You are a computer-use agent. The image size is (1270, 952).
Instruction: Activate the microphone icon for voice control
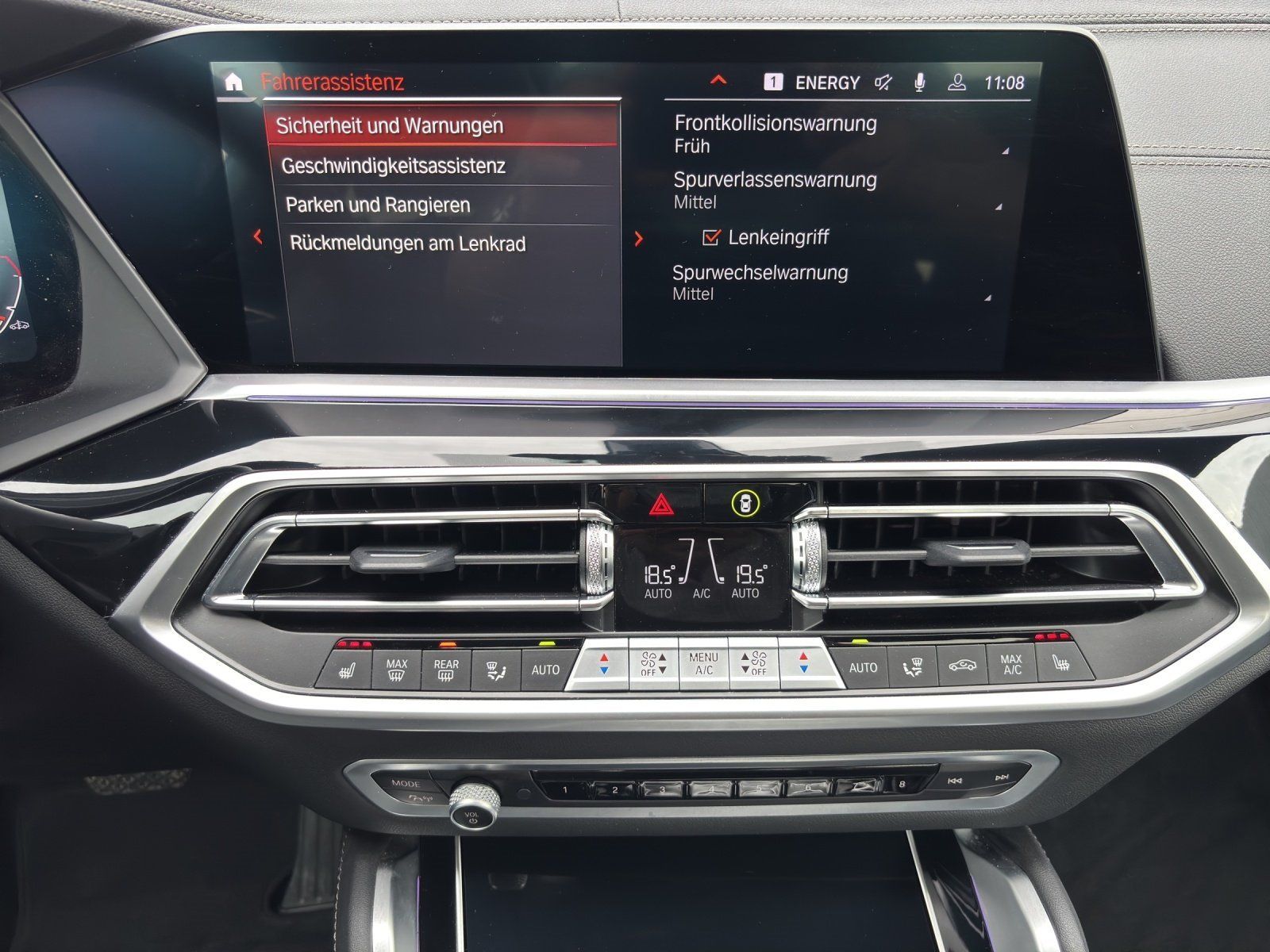coord(919,80)
